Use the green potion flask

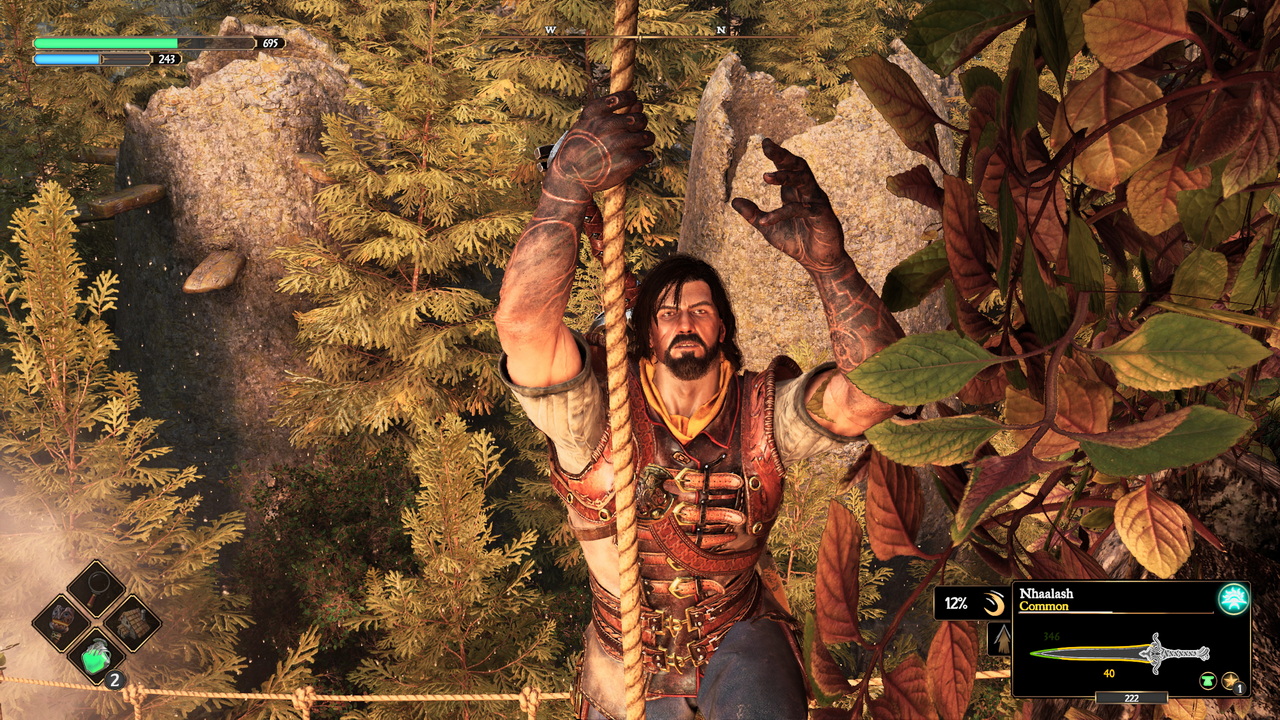click(x=96, y=657)
